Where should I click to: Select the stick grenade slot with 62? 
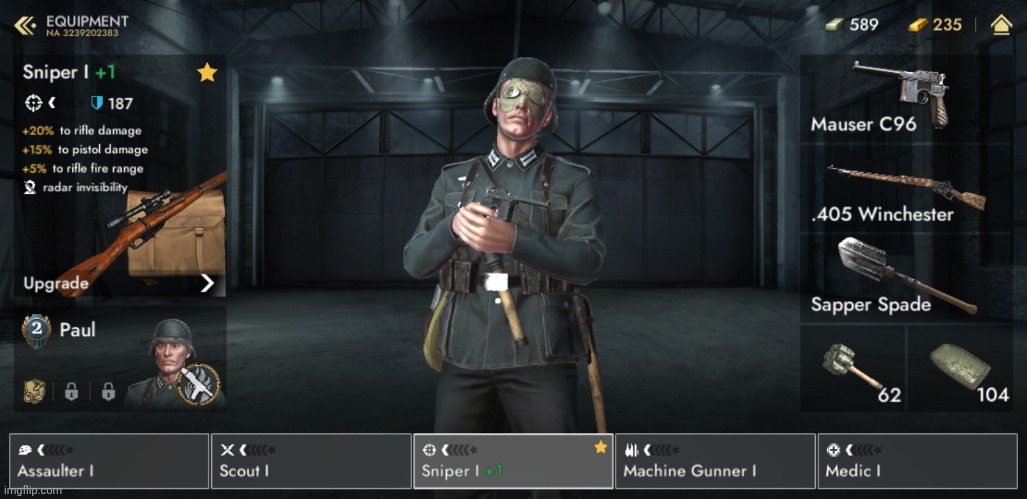point(852,369)
